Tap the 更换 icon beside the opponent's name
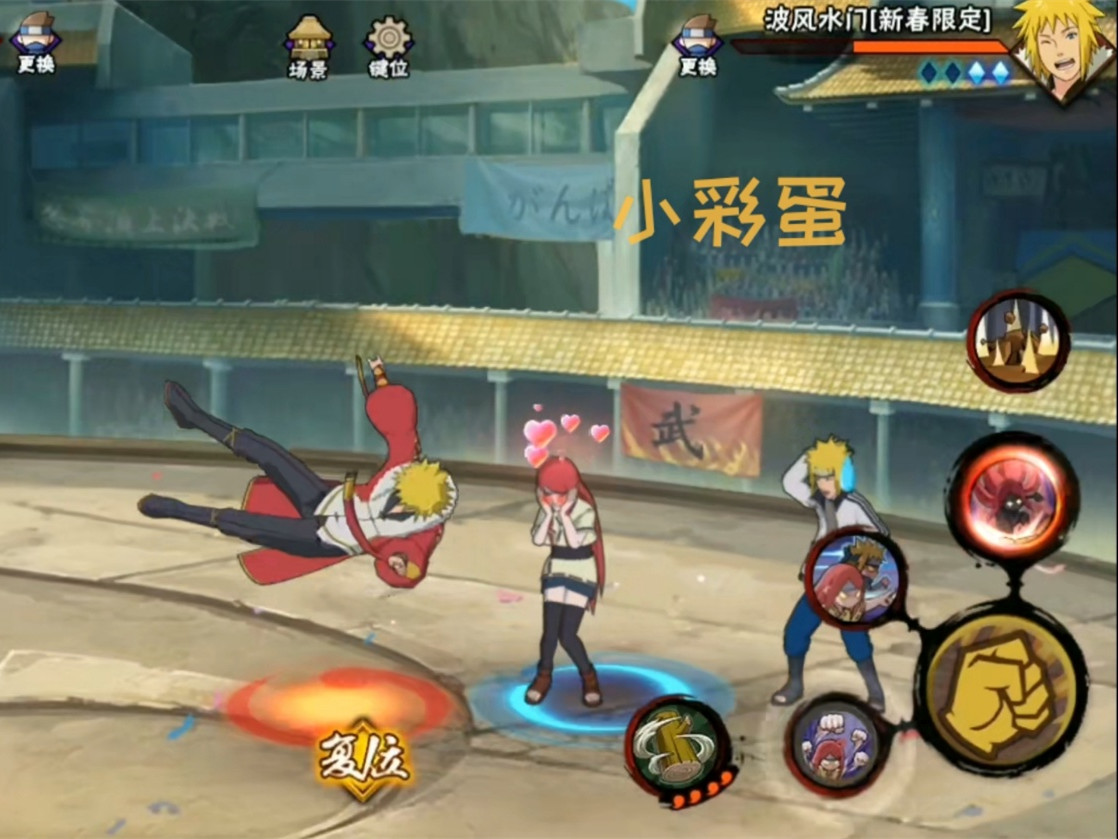Image resolution: width=1118 pixels, height=839 pixels. point(697,44)
